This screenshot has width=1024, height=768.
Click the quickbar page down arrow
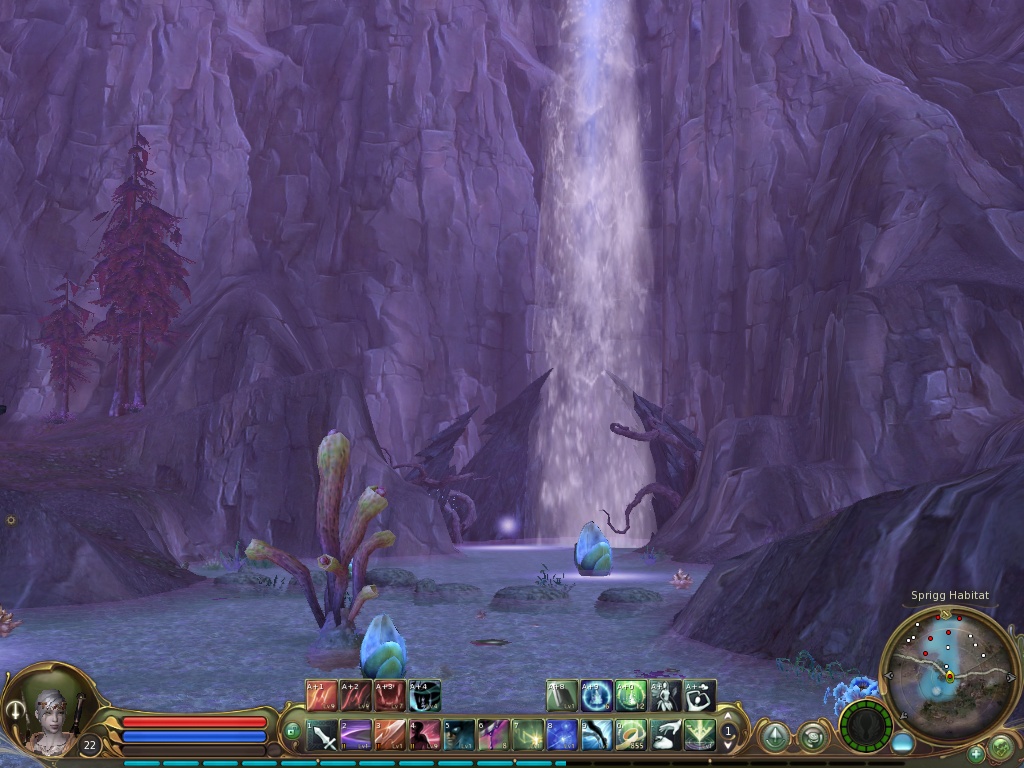729,746
